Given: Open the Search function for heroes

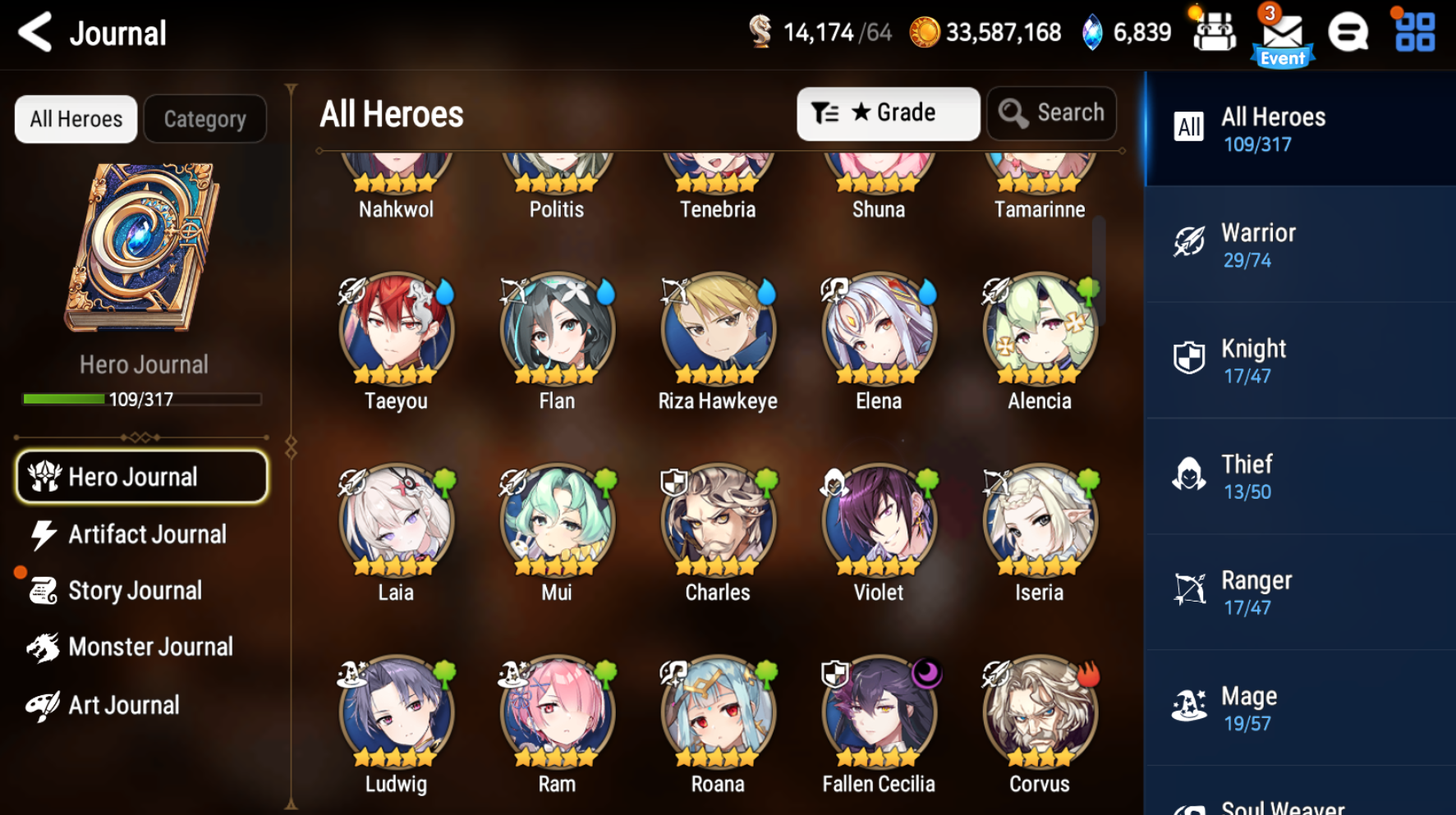Looking at the screenshot, I should click(1051, 113).
